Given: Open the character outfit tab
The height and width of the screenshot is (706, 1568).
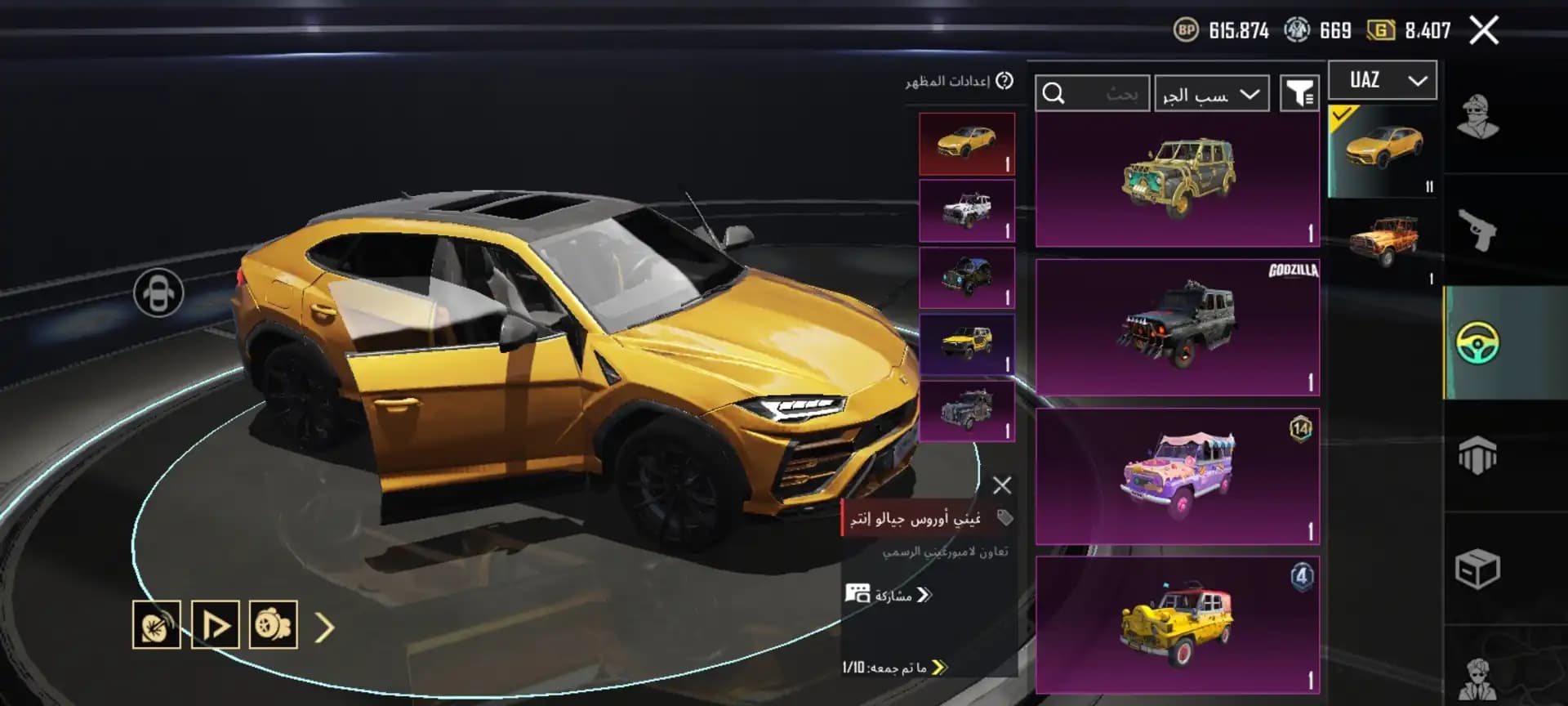Looking at the screenshot, I should pyautogui.click(x=1478, y=117).
